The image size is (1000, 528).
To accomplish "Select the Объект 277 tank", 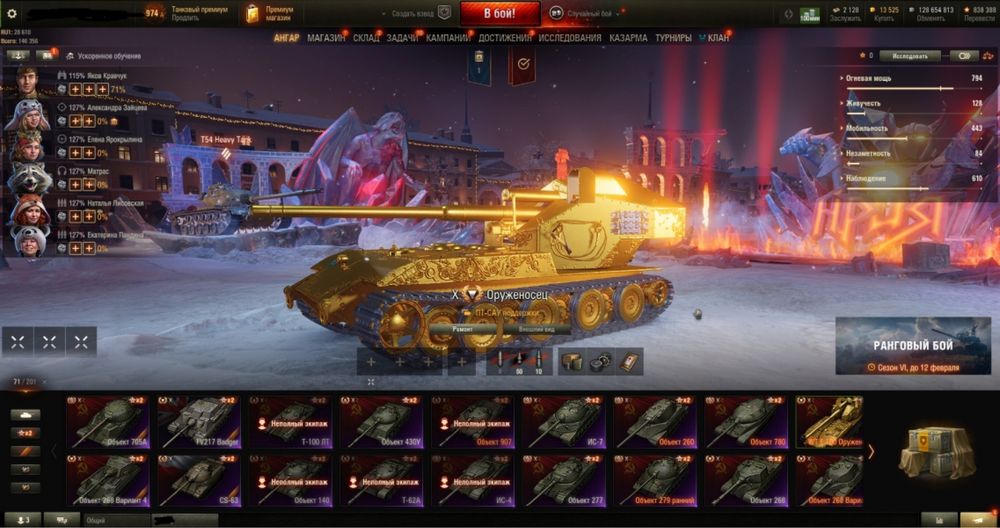I will (564, 480).
